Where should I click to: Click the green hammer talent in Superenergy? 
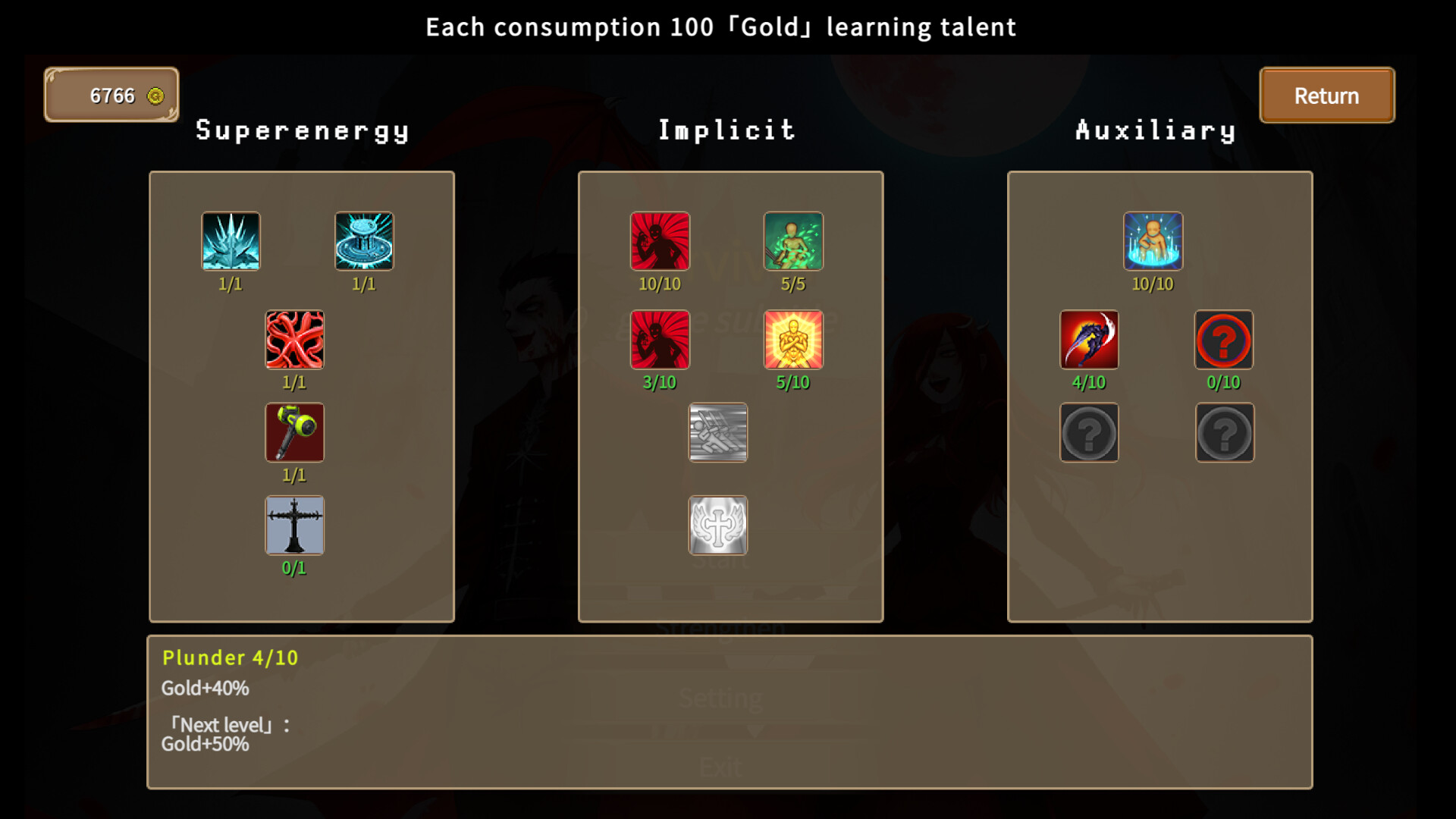pyautogui.click(x=294, y=433)
